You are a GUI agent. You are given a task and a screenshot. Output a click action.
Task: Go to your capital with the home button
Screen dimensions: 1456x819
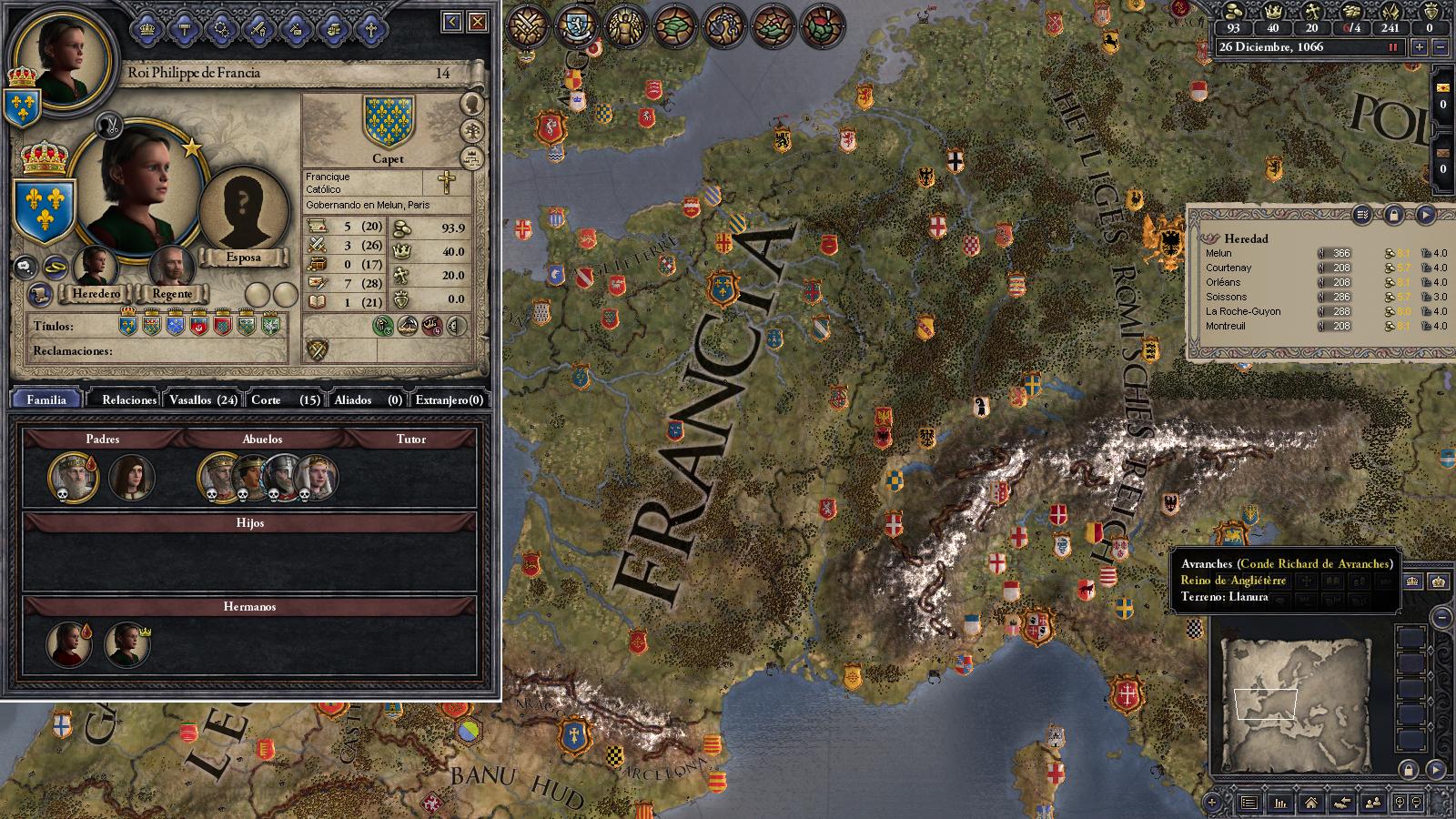point(1310,803)
